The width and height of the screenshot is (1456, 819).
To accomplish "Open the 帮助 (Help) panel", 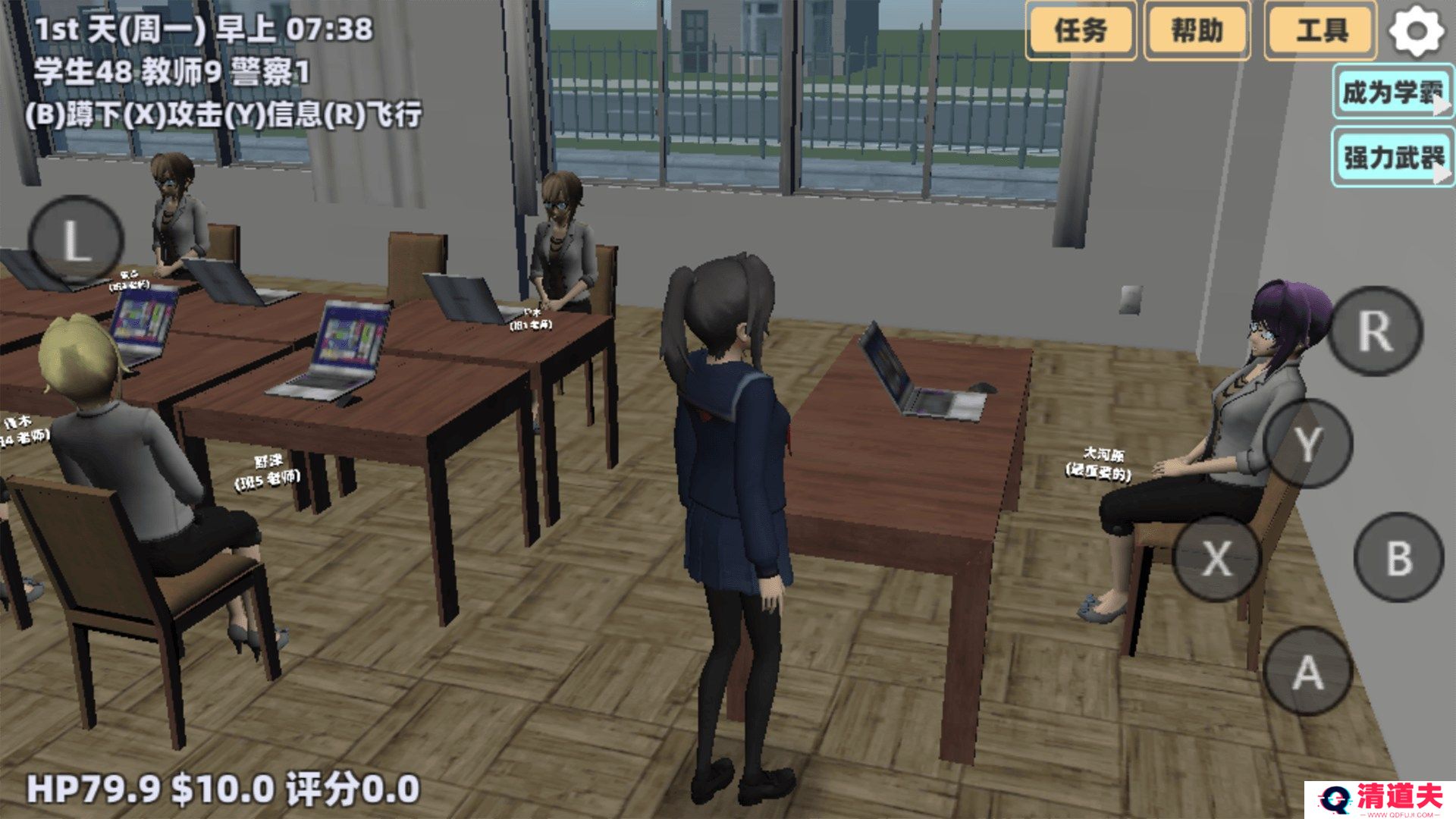I will tap(1197, 31).
